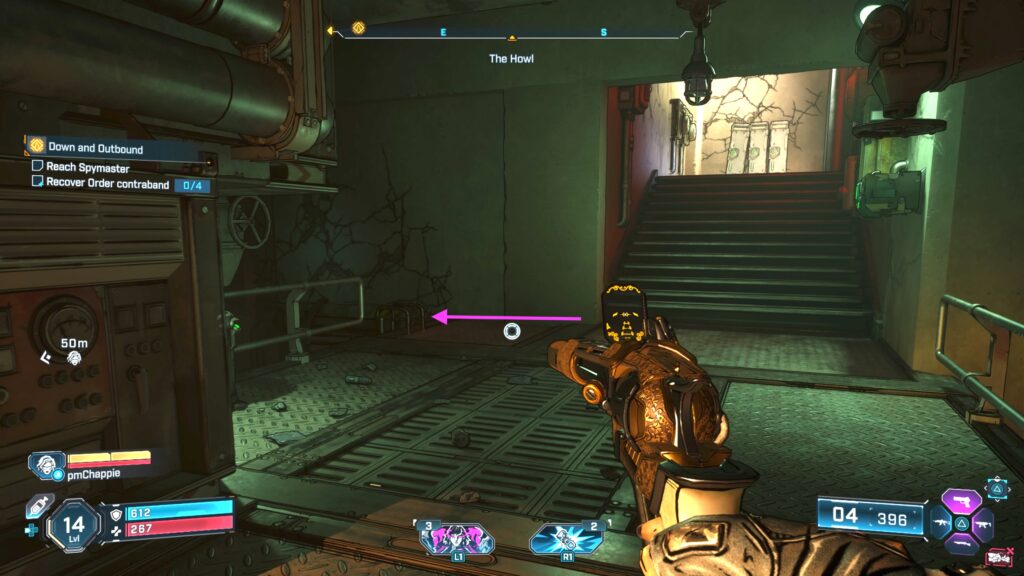1024x576 pixels.
Task: Switch to the right rifle weapon slot
Action: (985, 522)
